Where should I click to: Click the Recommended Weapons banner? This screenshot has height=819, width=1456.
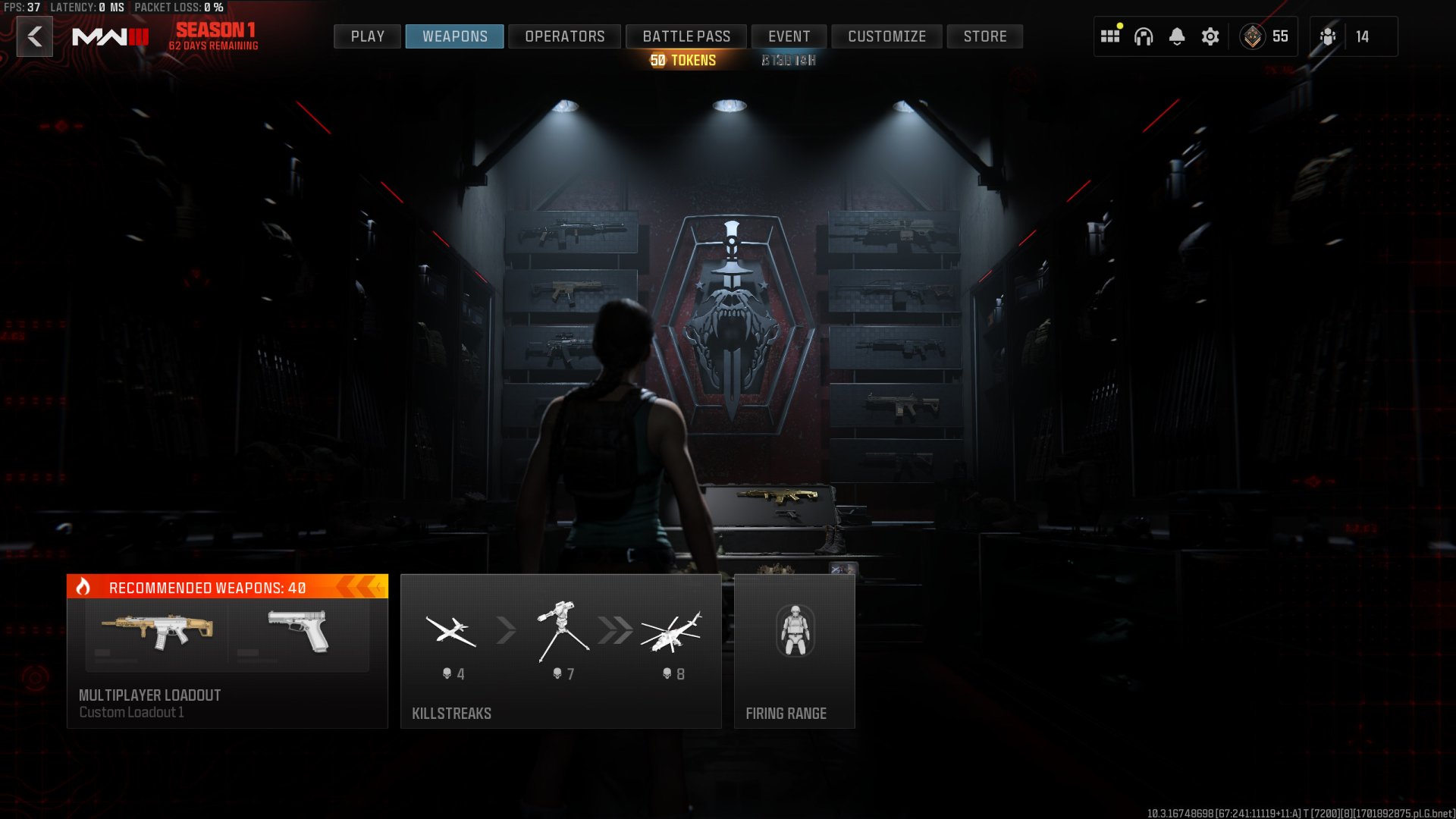point(227,587)
